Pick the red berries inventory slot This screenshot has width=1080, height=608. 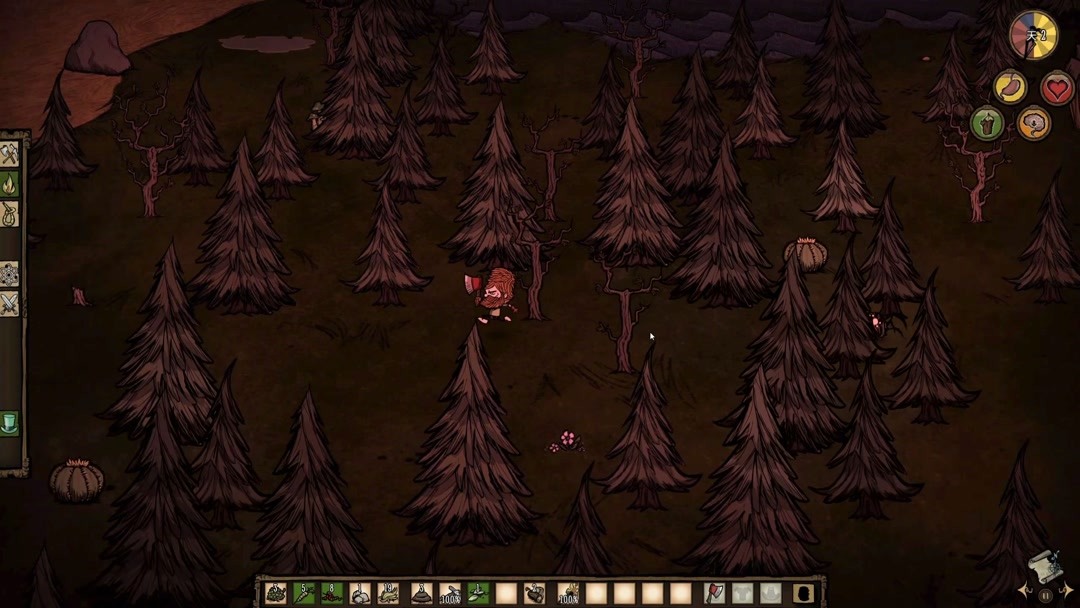click(x=333, y=593)
